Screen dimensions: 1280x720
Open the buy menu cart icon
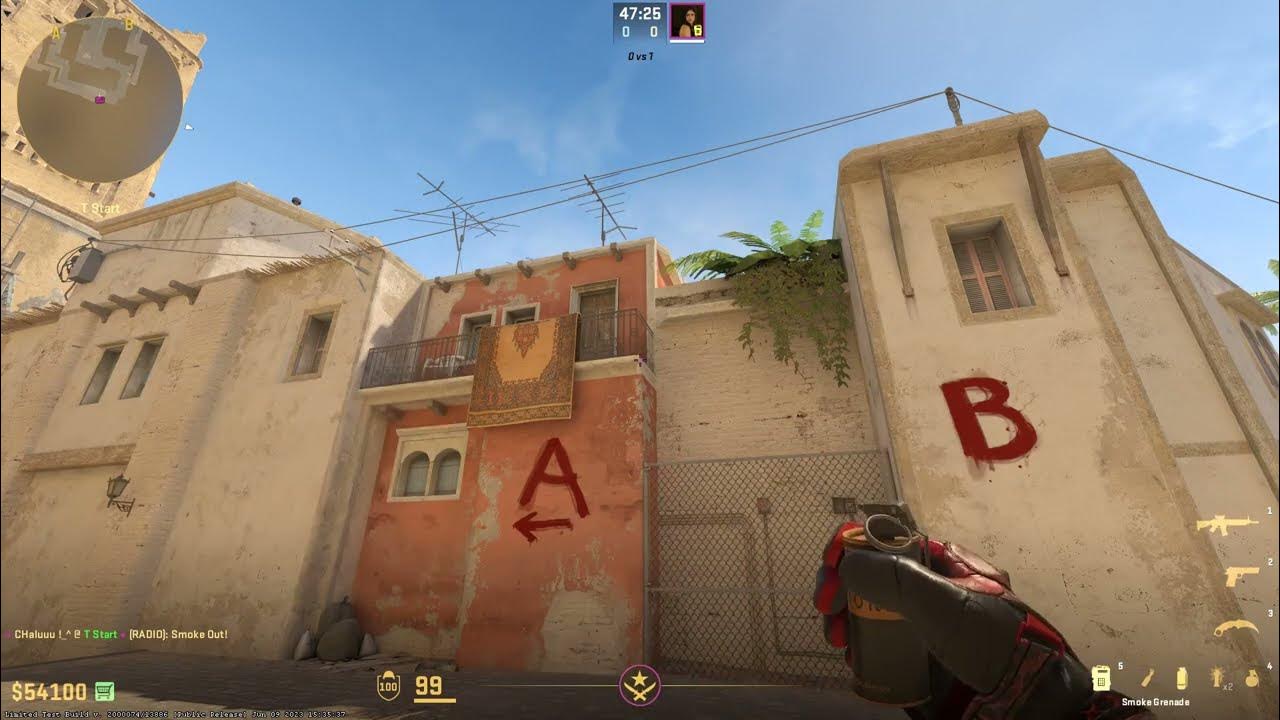(104, 691)
